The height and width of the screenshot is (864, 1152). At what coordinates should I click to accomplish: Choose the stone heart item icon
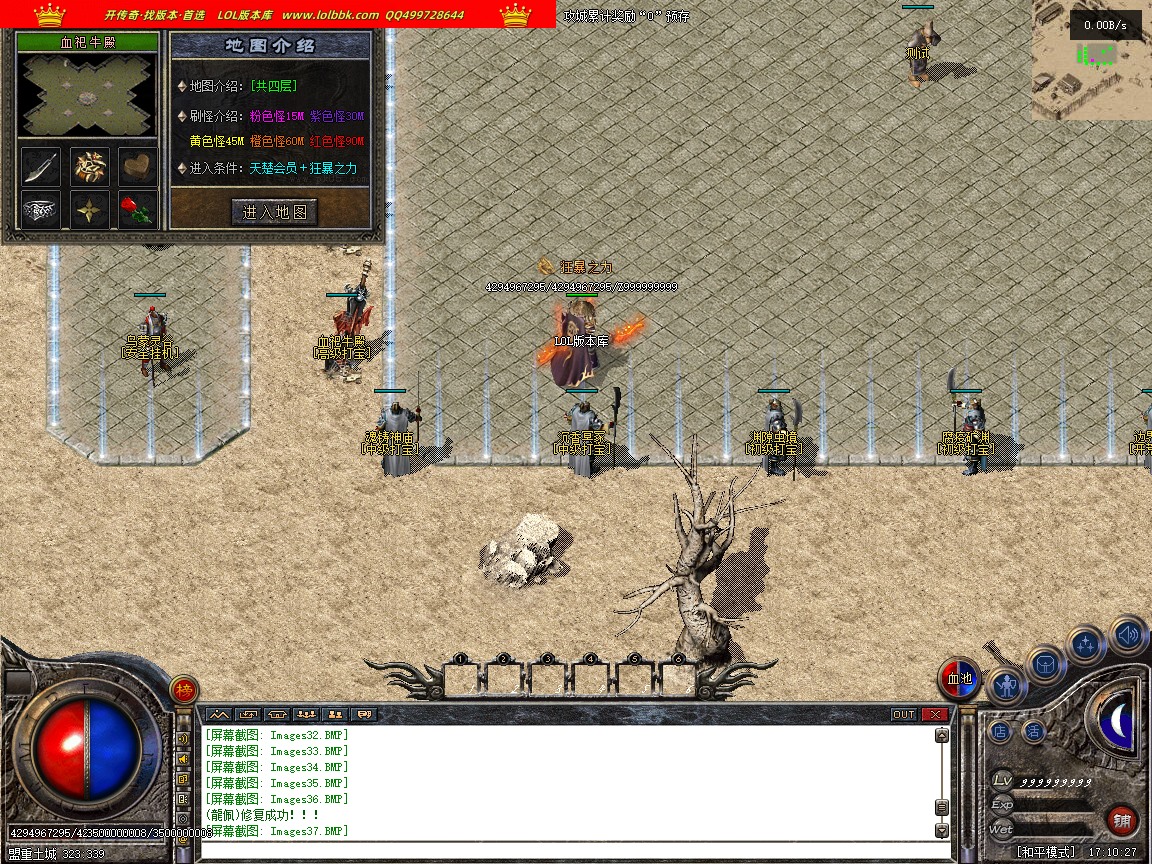tap(138, 167)
